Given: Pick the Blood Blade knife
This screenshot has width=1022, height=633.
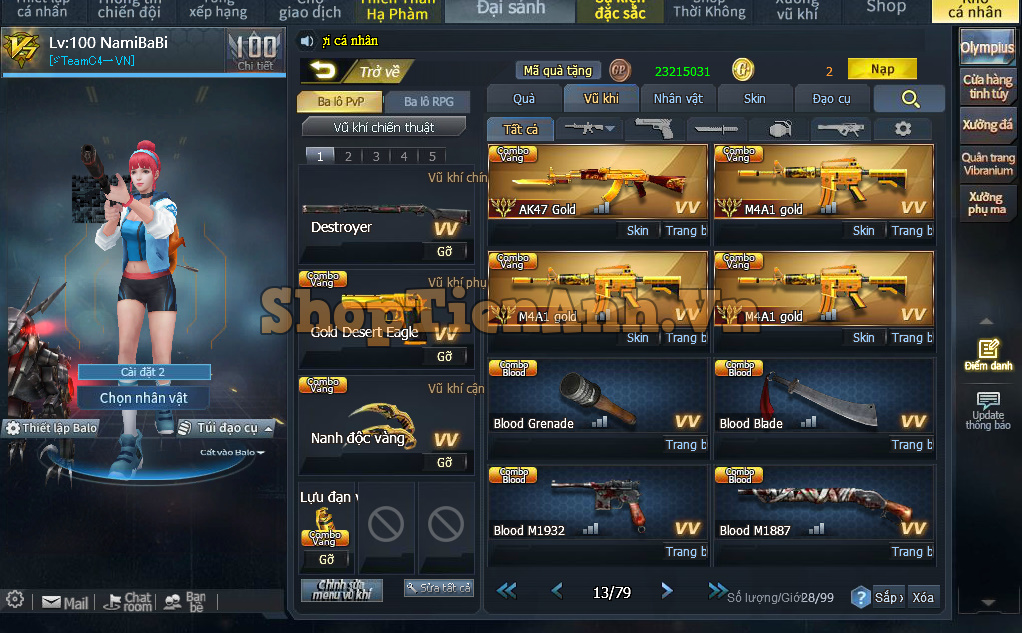Looking at the screenshot, I should click(x=824, y=397).
